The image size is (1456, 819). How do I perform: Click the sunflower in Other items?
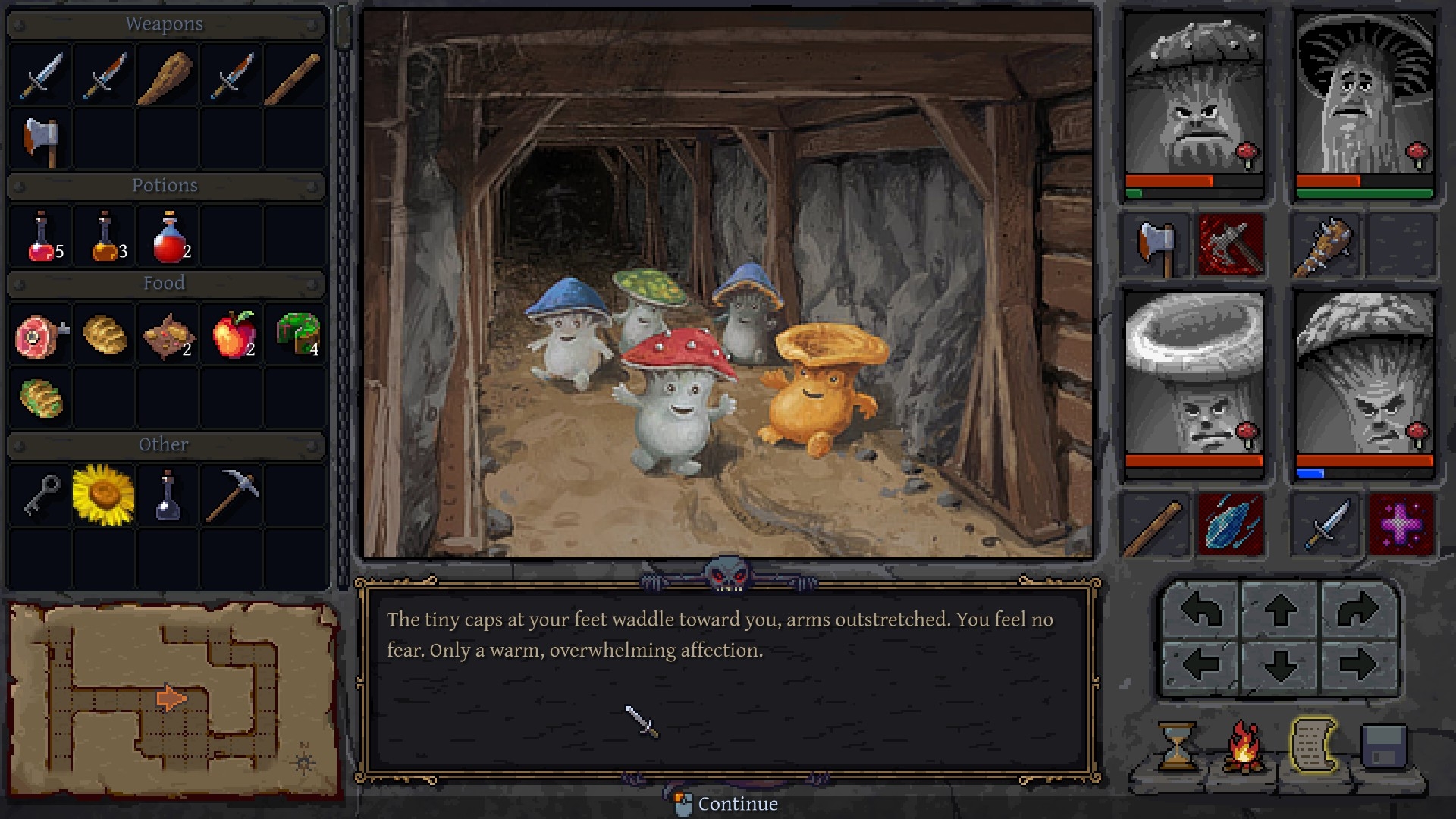tap(104, 495)
